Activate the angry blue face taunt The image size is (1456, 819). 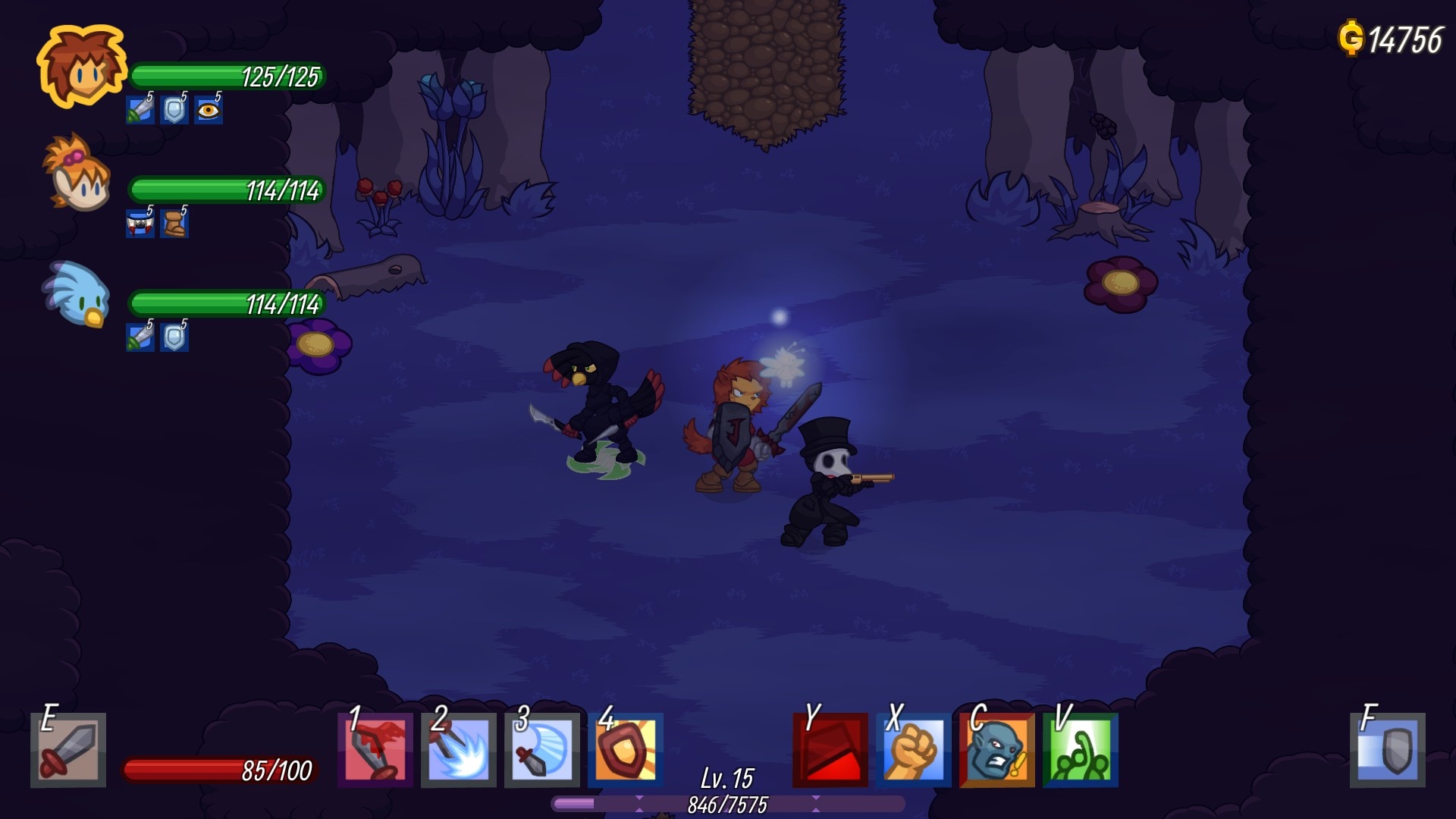tap(997, 750)
